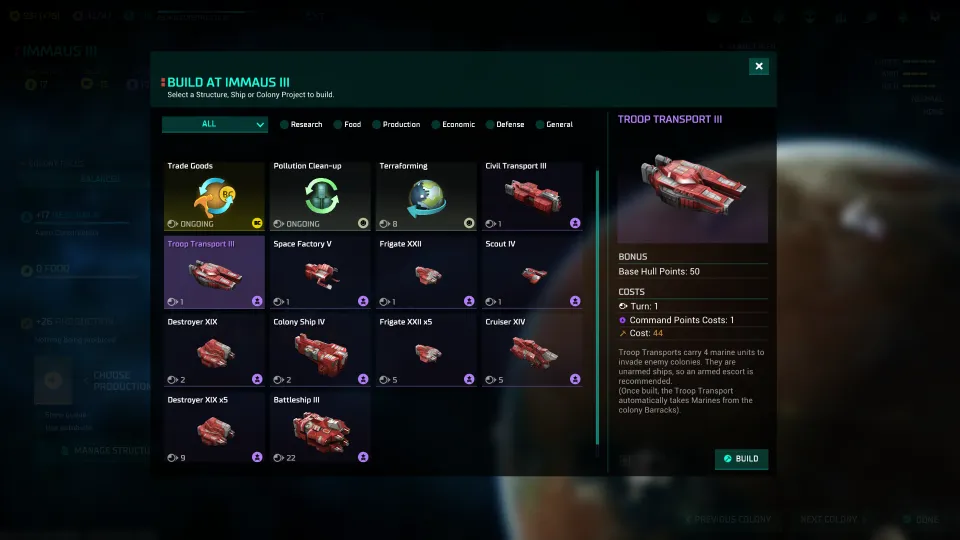Select the Terraforming project
960x540 pixels.
coord(426,196)
